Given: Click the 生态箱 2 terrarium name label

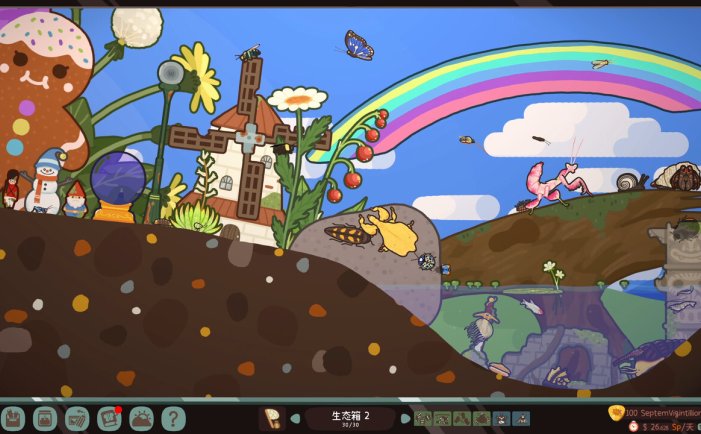Looking at the screenshot, I should 350,416.
